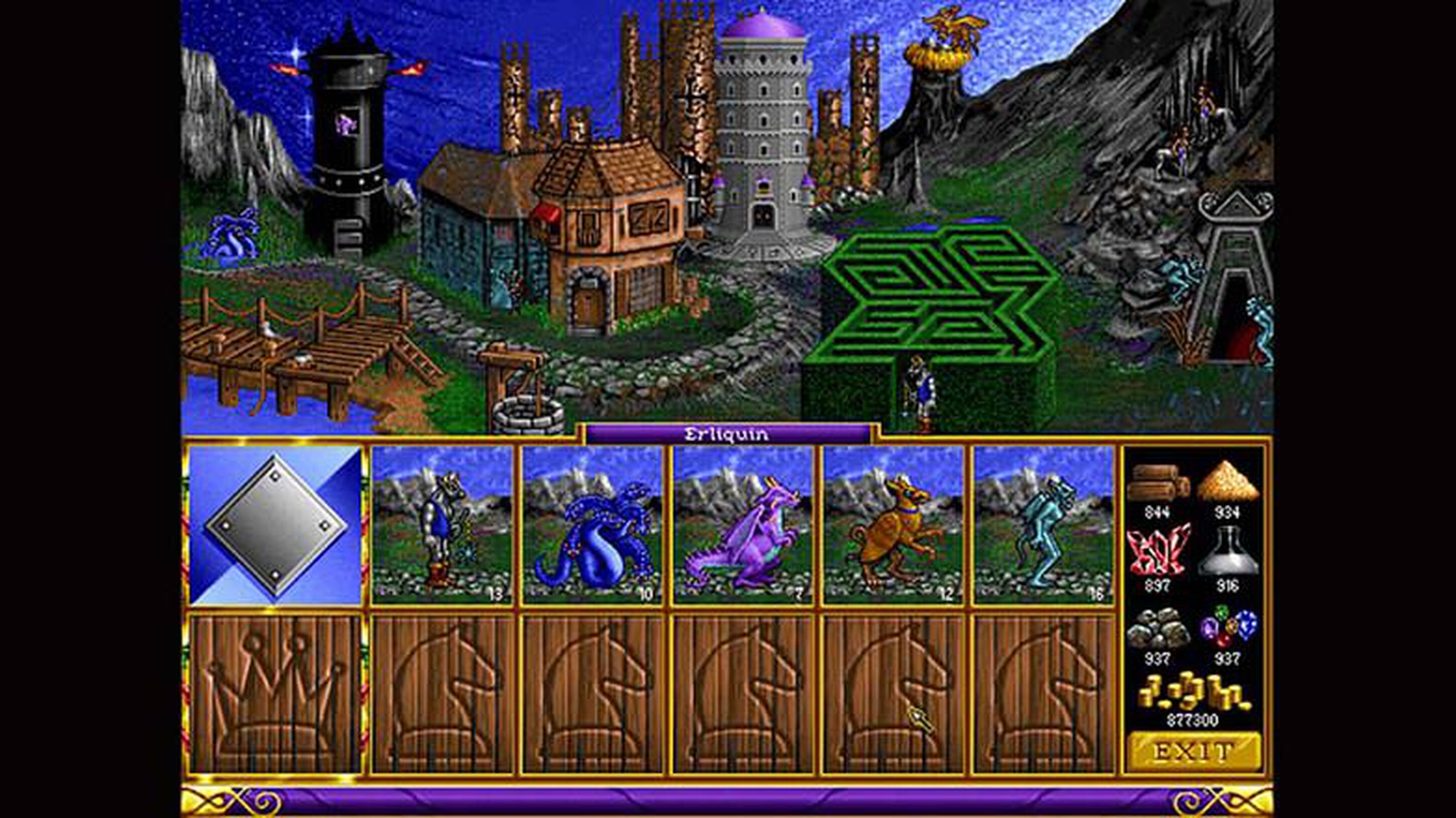
Task: Select the Gargoyle creature portrait
Action: (x=1043, y=536)
